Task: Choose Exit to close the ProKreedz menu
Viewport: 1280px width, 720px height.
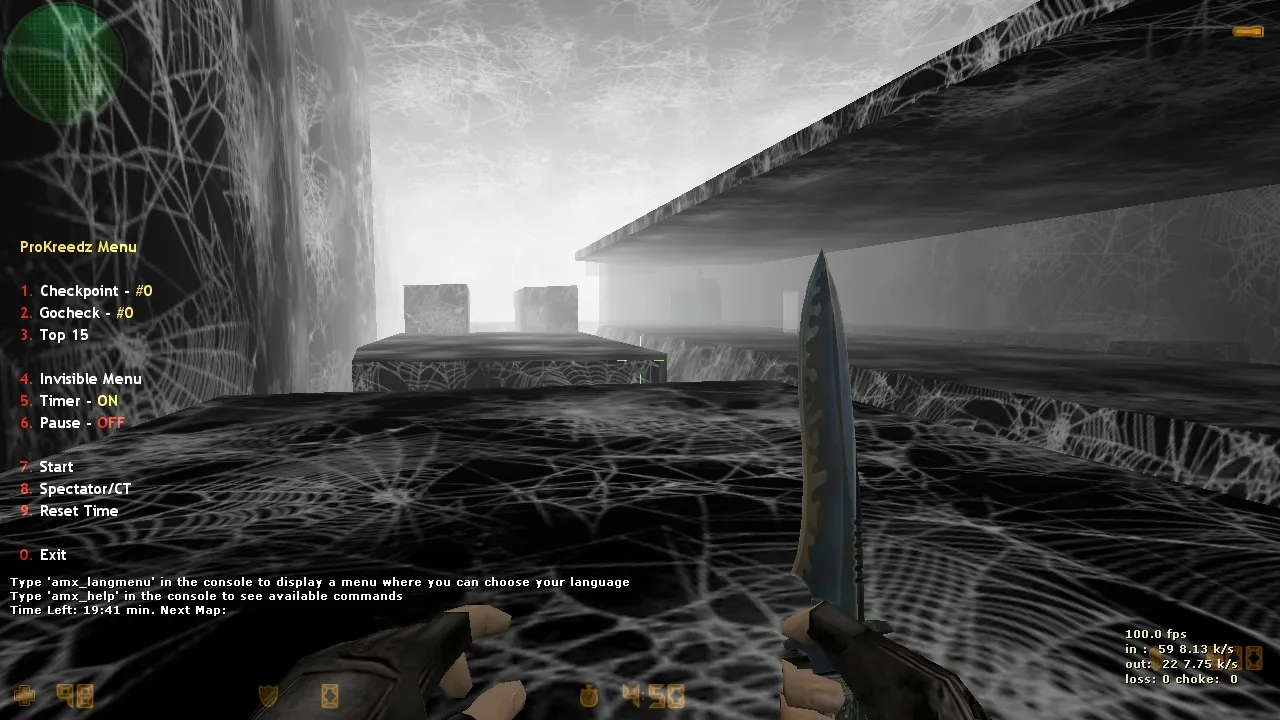Action: point(52,554)
